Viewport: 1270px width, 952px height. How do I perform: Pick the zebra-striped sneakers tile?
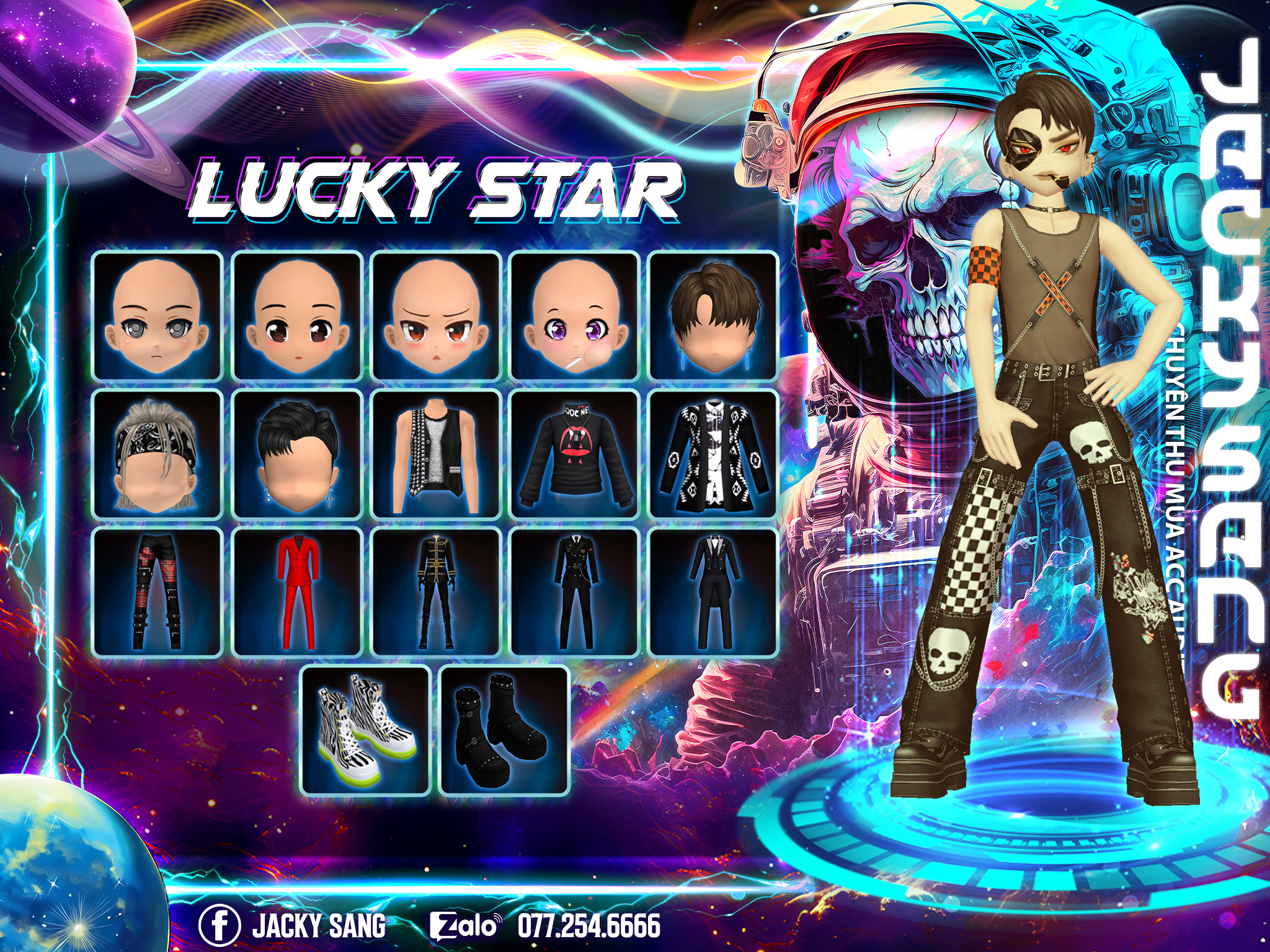click(x=366, y=731)
